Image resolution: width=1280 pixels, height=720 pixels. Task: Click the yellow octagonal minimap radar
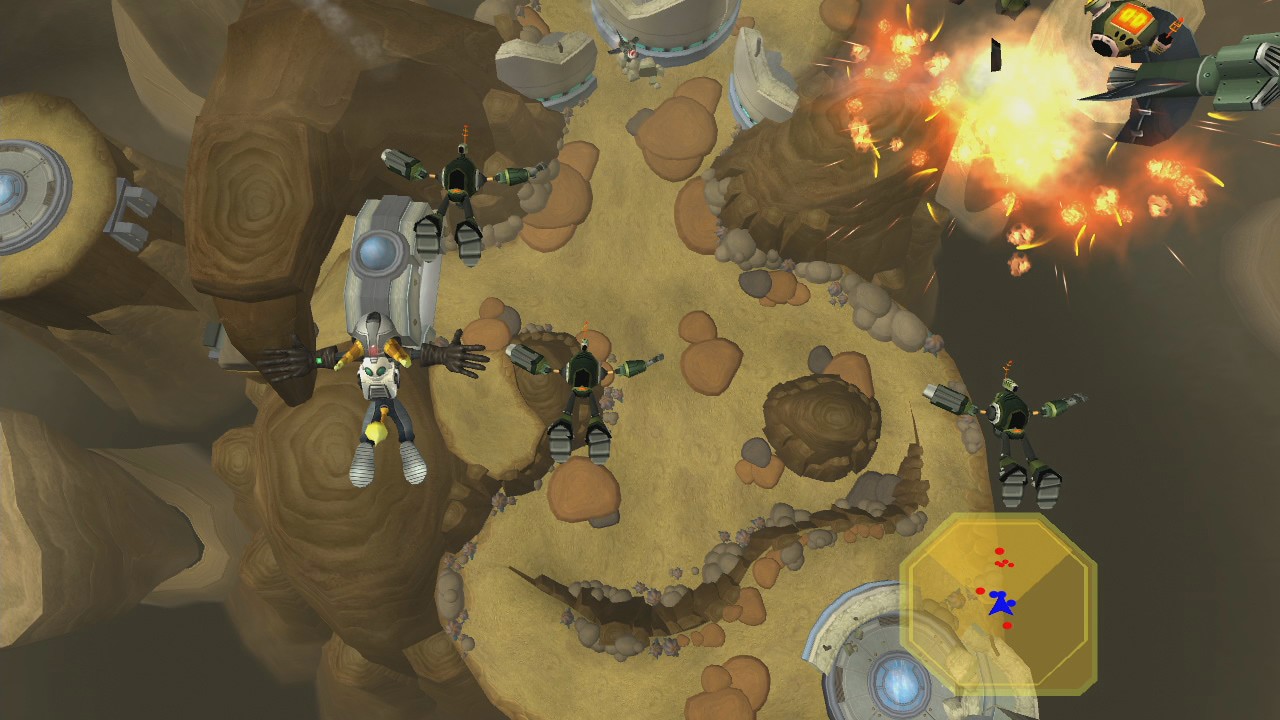click(998, 603)
